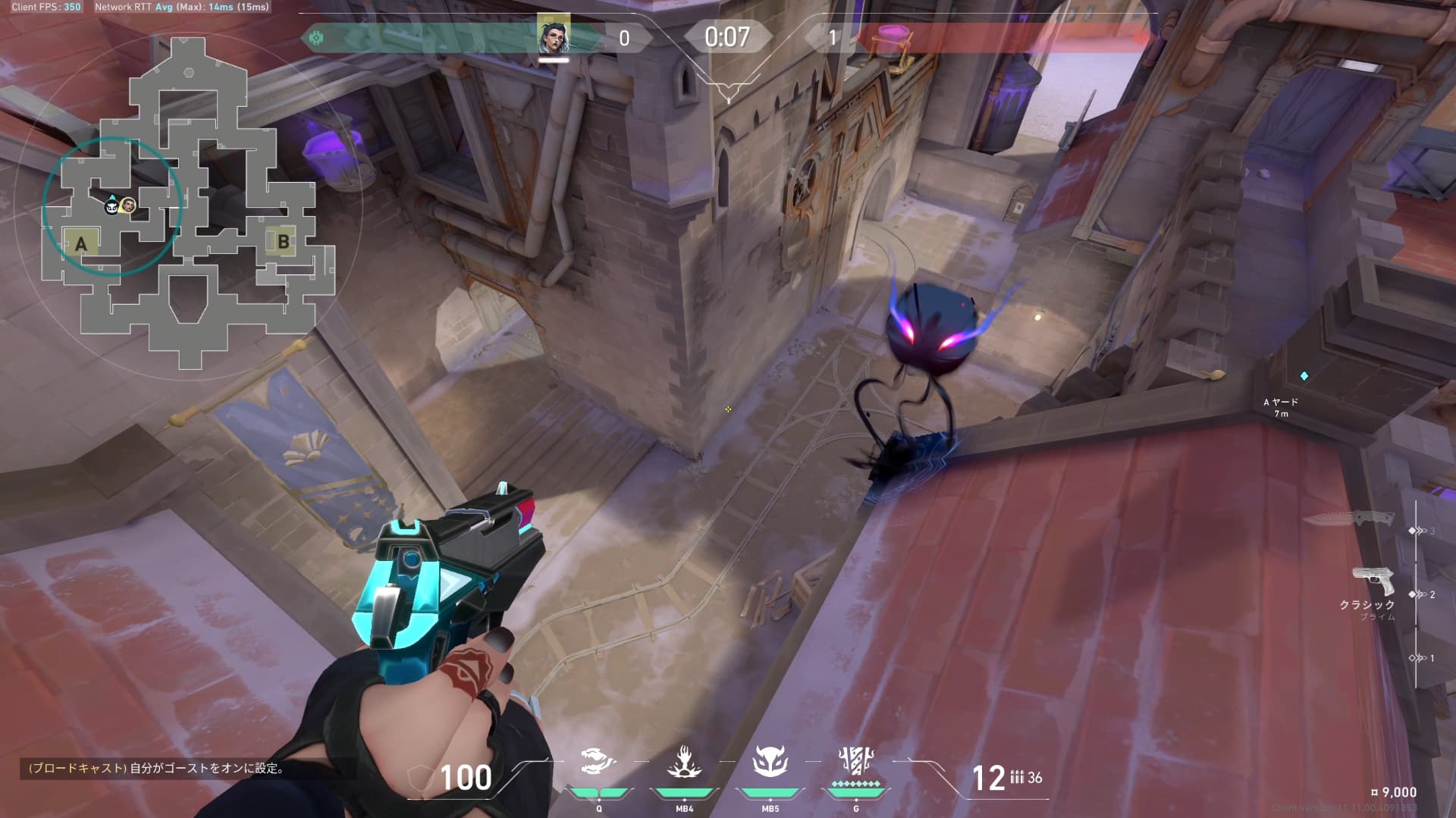The width and height of the screenshot is (1456, 818).
Task: Activate the swirling claws ability bound to Q
Action: coord(598,762)
